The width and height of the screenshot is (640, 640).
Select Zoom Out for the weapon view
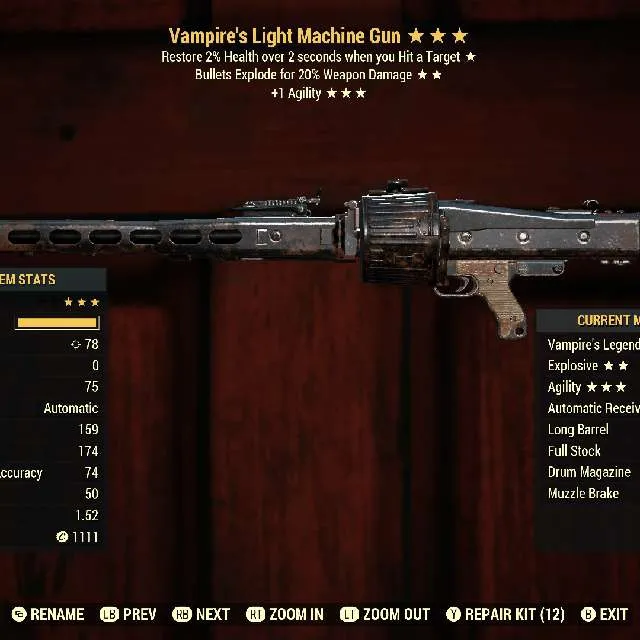[x=385, y=614]
